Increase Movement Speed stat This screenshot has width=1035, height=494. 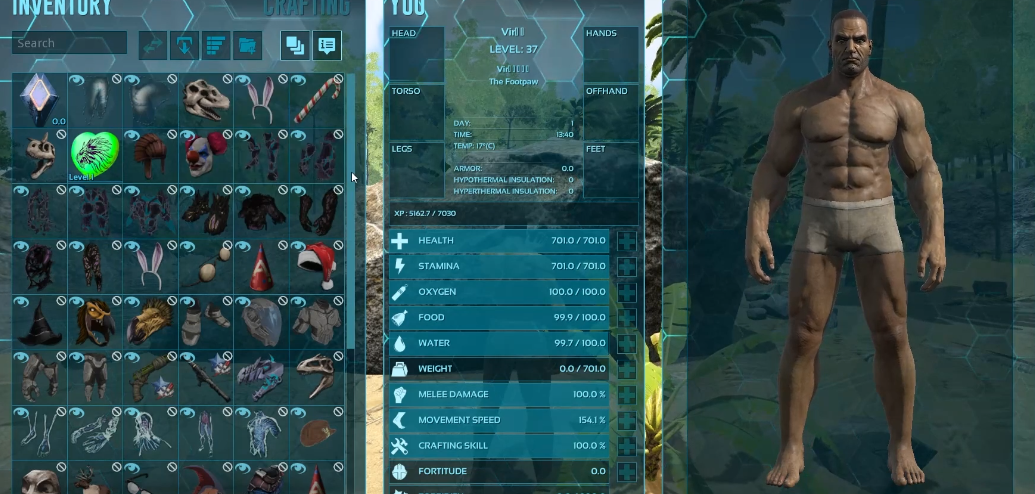click(627, 420)
